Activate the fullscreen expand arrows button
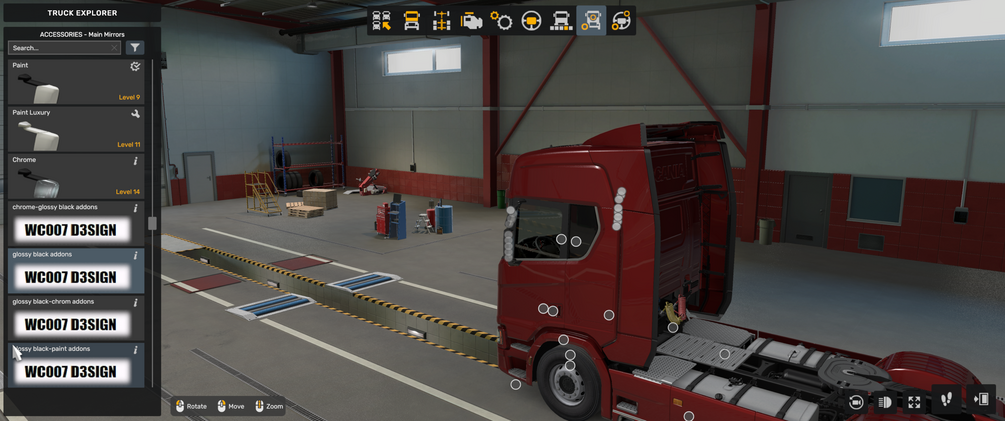1005x421 pixels. point(914,402)
